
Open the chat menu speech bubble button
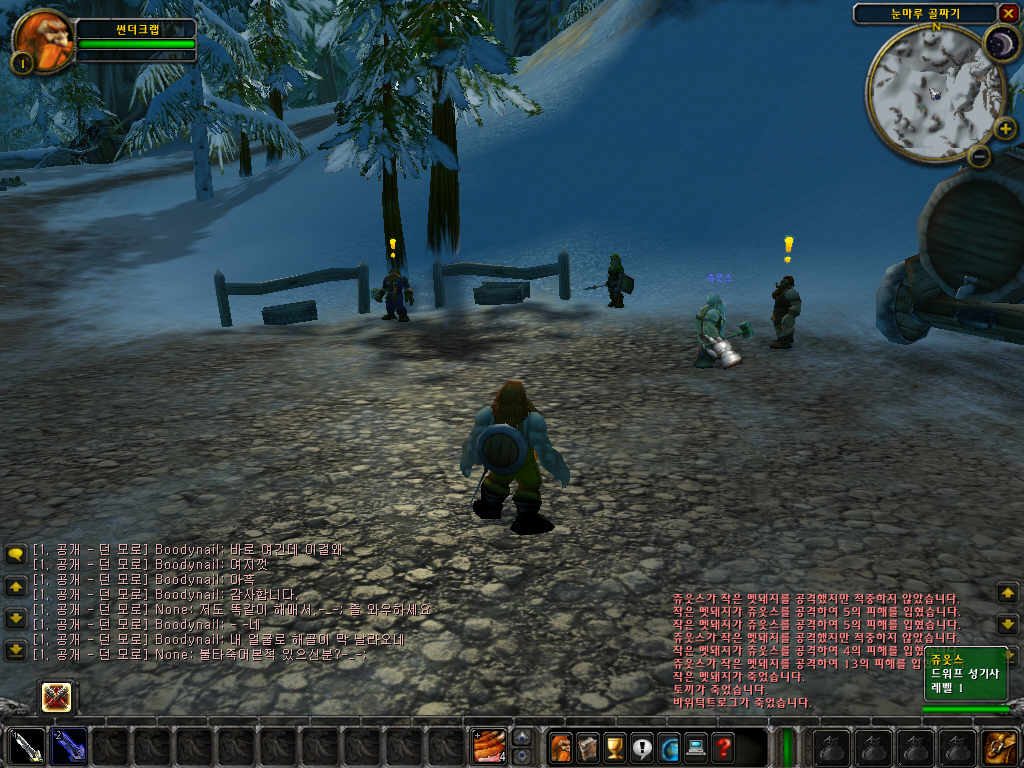pyautogui.click(x=15, y=553)
